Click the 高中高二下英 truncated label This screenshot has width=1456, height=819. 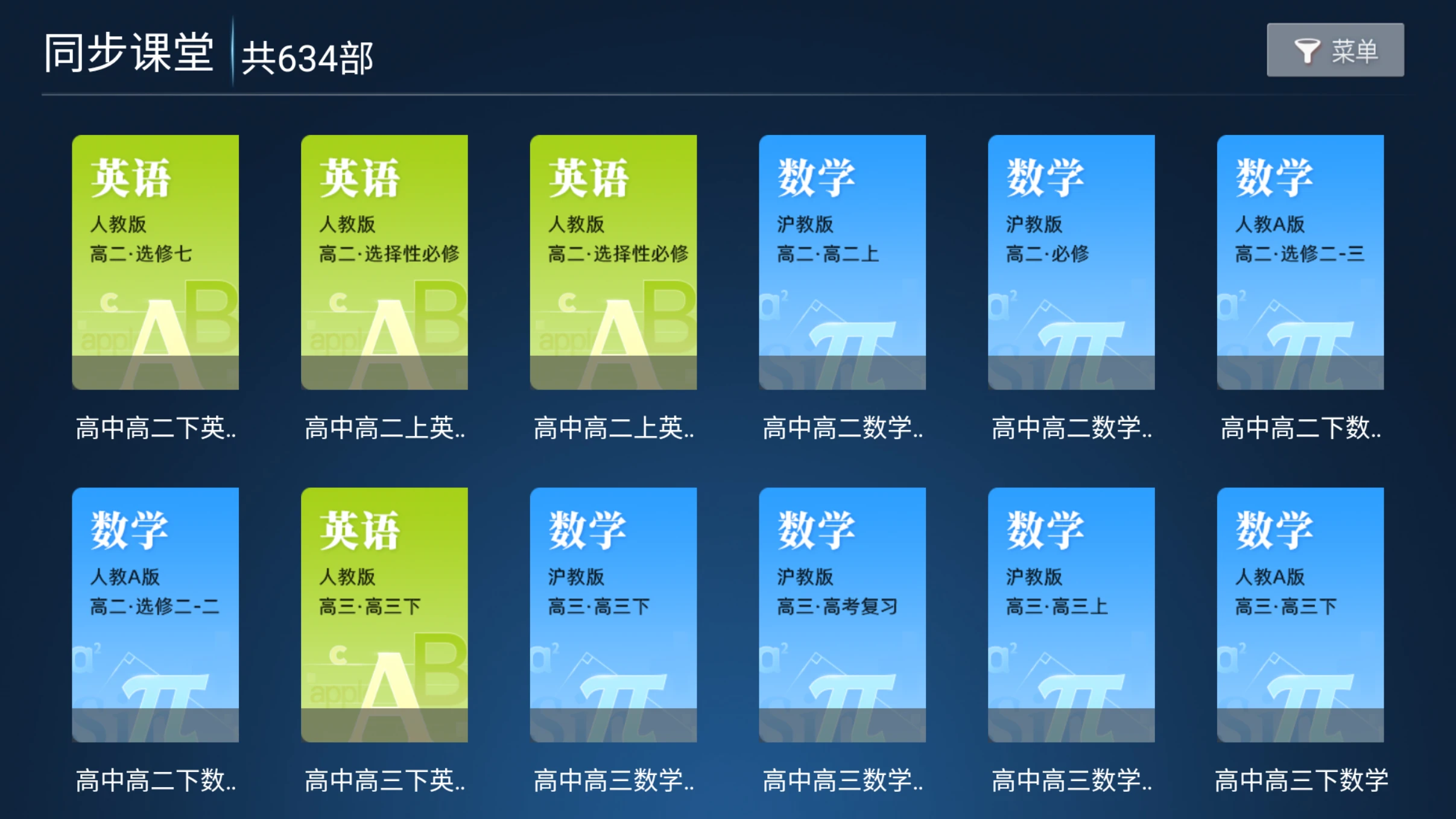tap(156, 428)
